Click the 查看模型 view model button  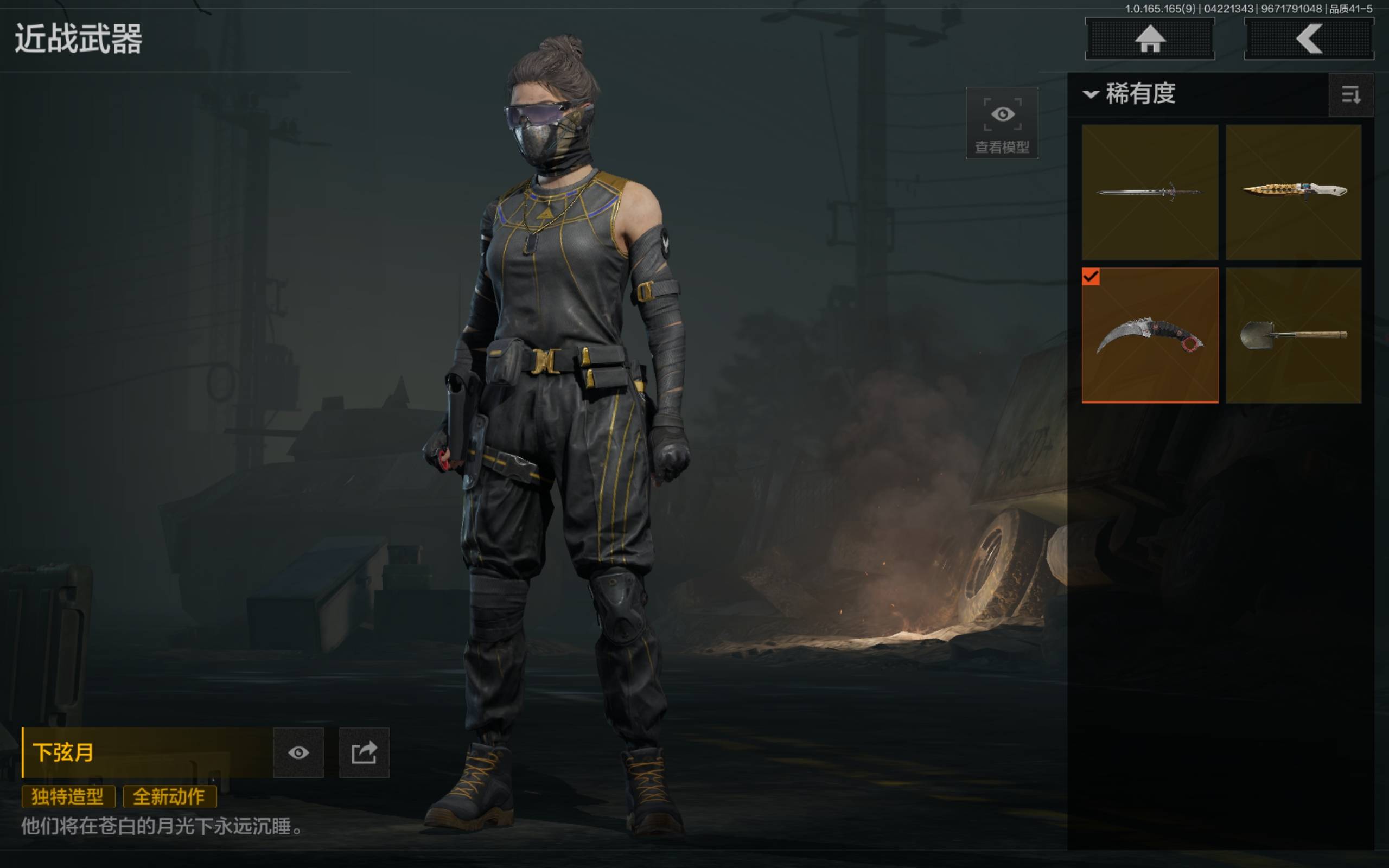pos(1002,123)
